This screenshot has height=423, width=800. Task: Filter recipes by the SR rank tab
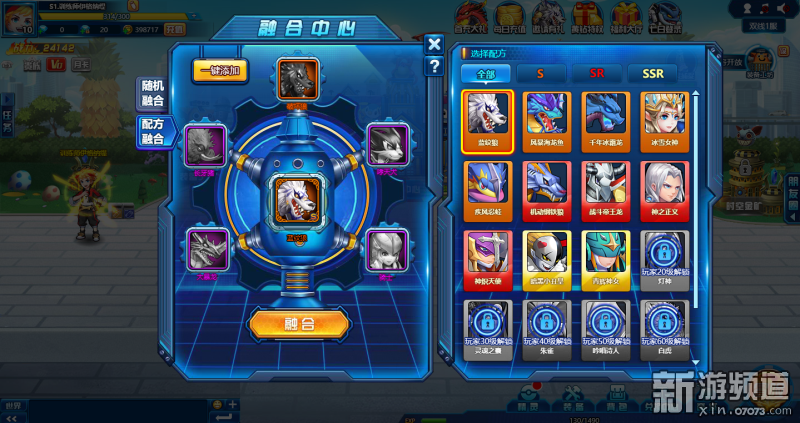(596, 73)
